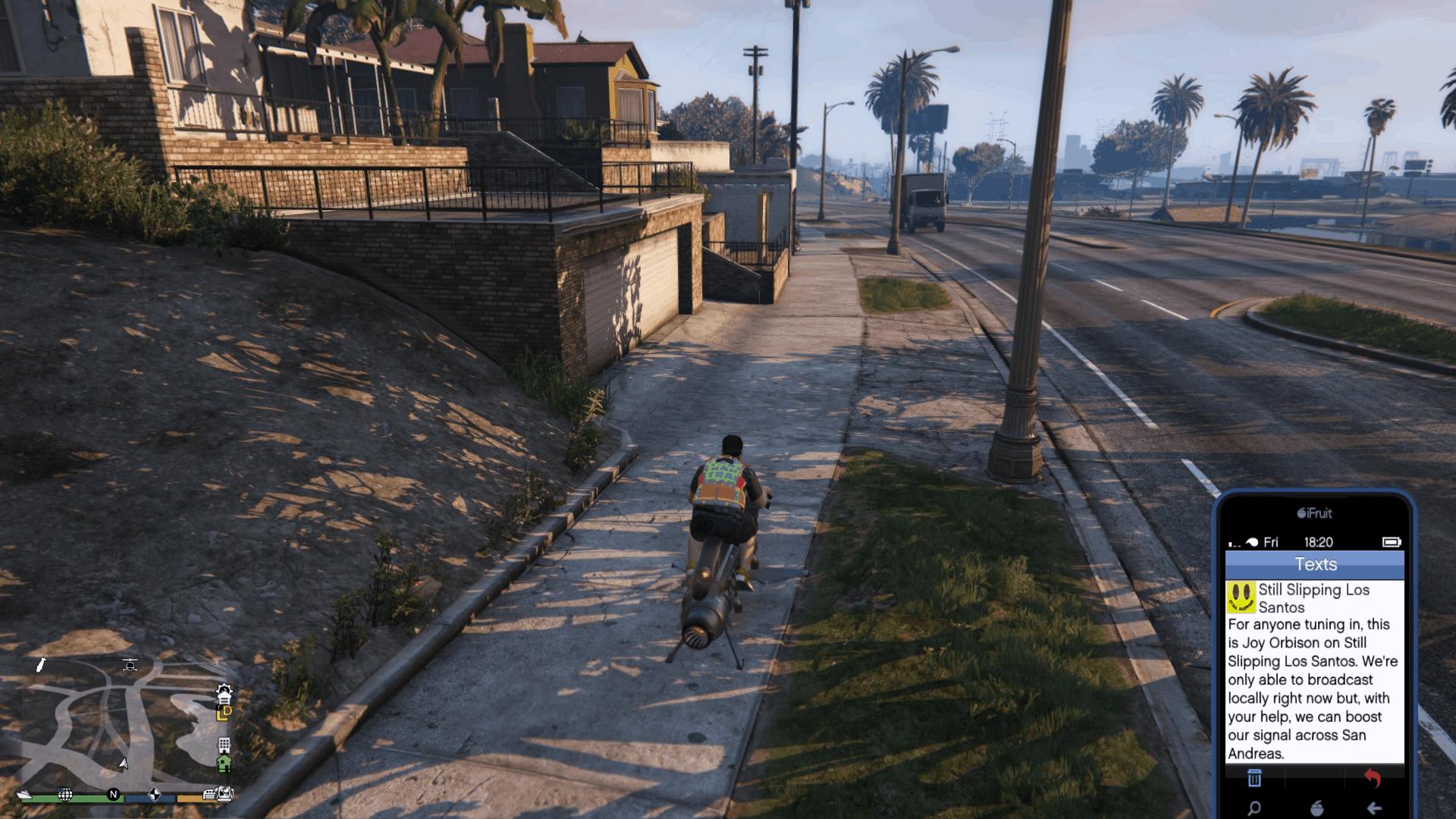This screenshot has width=1456, height=819.
Task: Read the Joy Orbison message body
Action: click(1313, 689)
